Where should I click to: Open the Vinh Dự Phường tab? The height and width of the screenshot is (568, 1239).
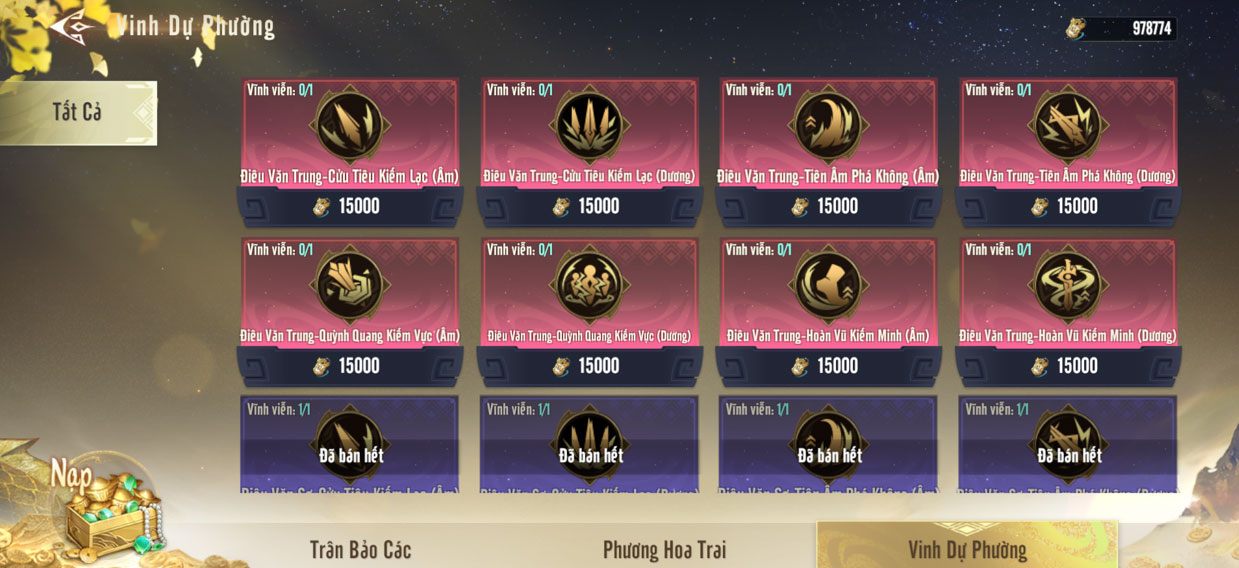click(x=966, y=549)
